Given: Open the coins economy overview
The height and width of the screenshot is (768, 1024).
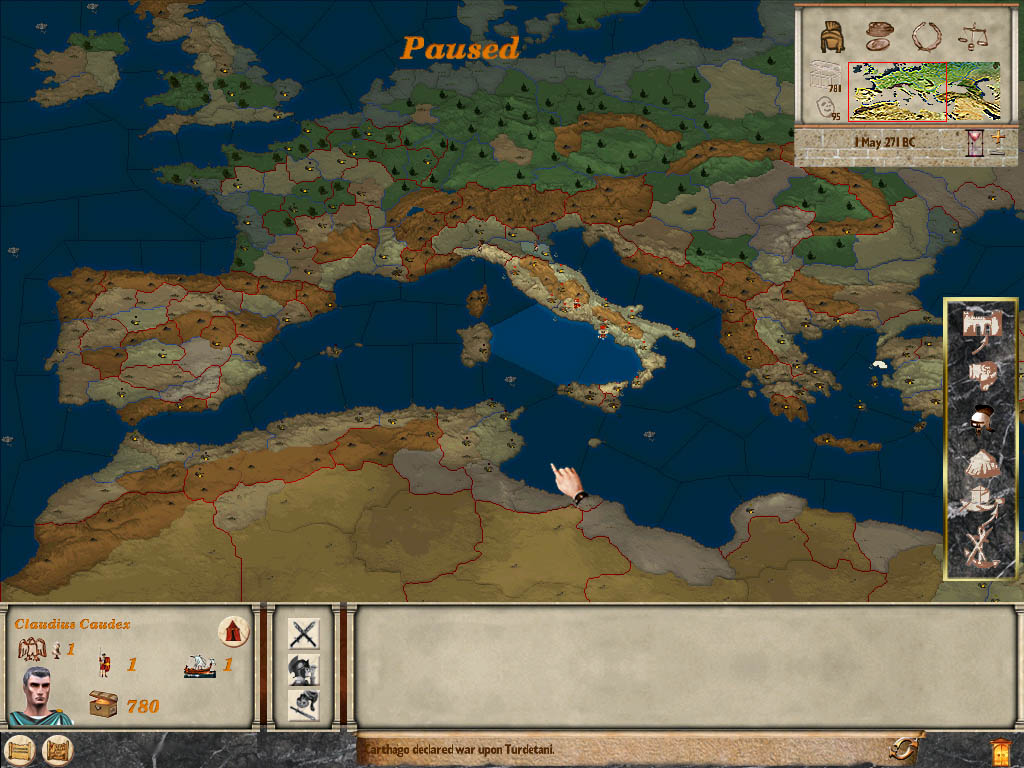Looking at the screenshot, I should pyautogui.click(x=879, y=35).
